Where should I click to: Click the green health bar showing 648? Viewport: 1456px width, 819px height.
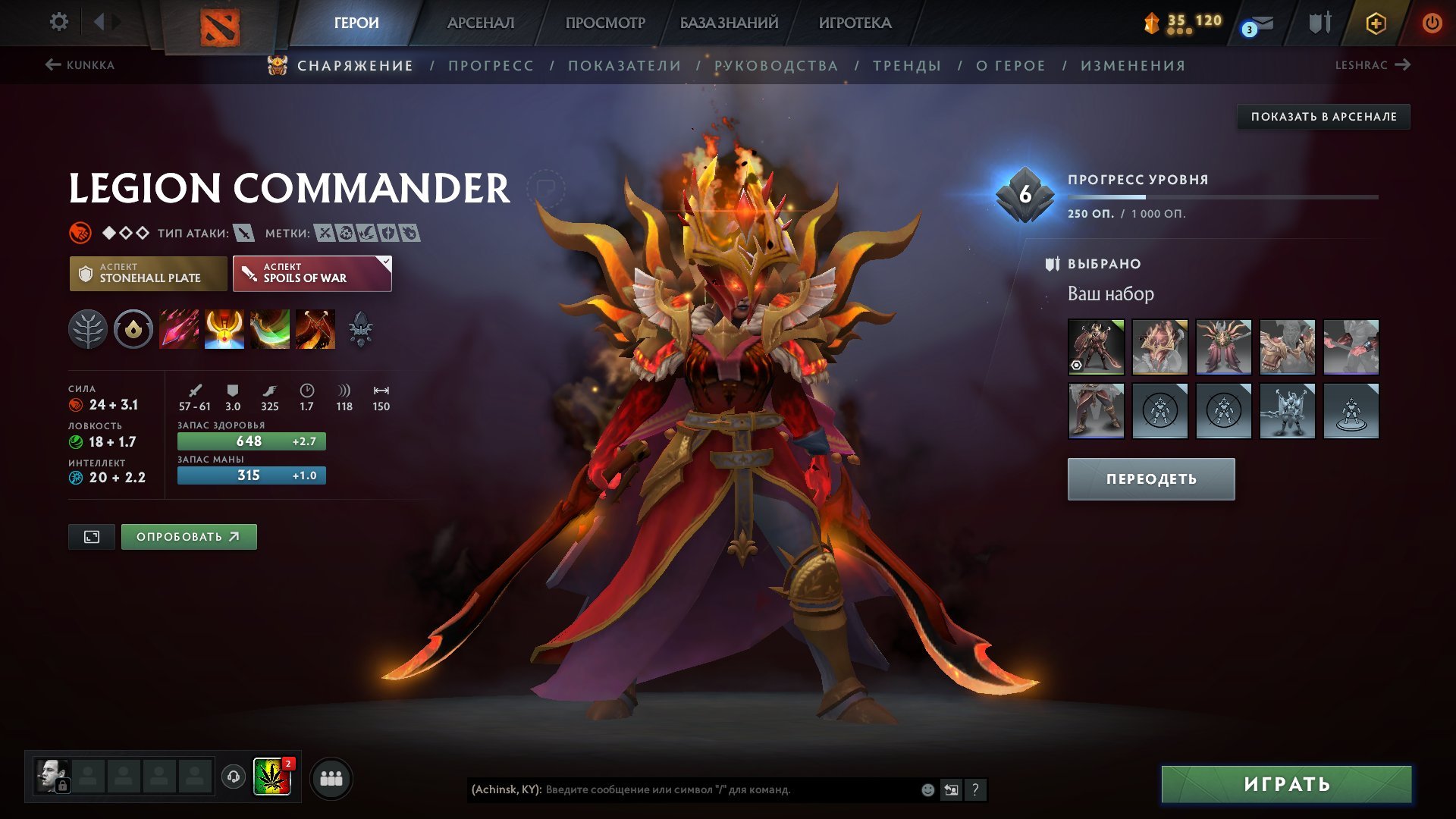click(250, 441)
